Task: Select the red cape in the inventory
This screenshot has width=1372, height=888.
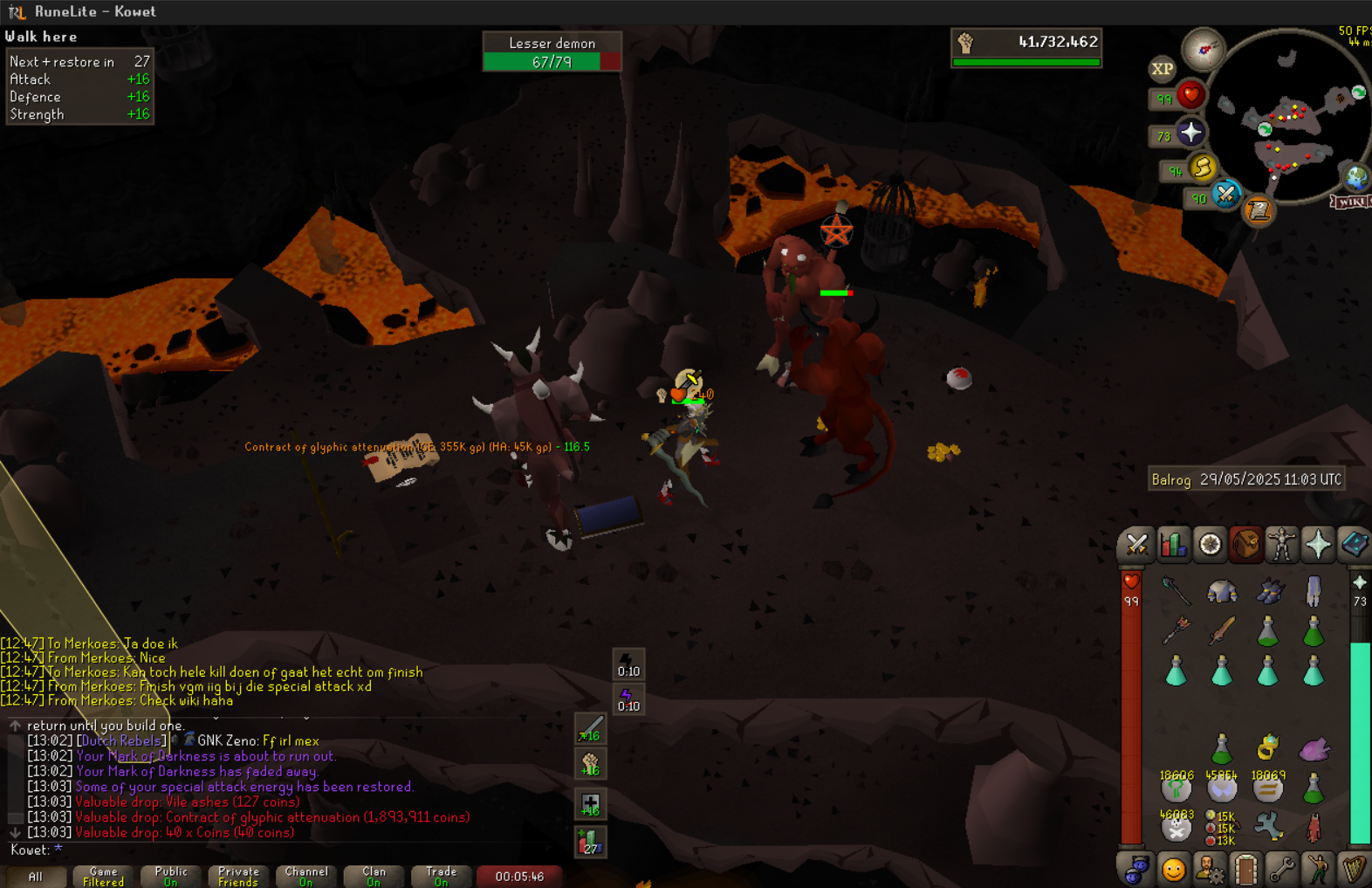Action: pyautogui.click(x=1314, y=826)
